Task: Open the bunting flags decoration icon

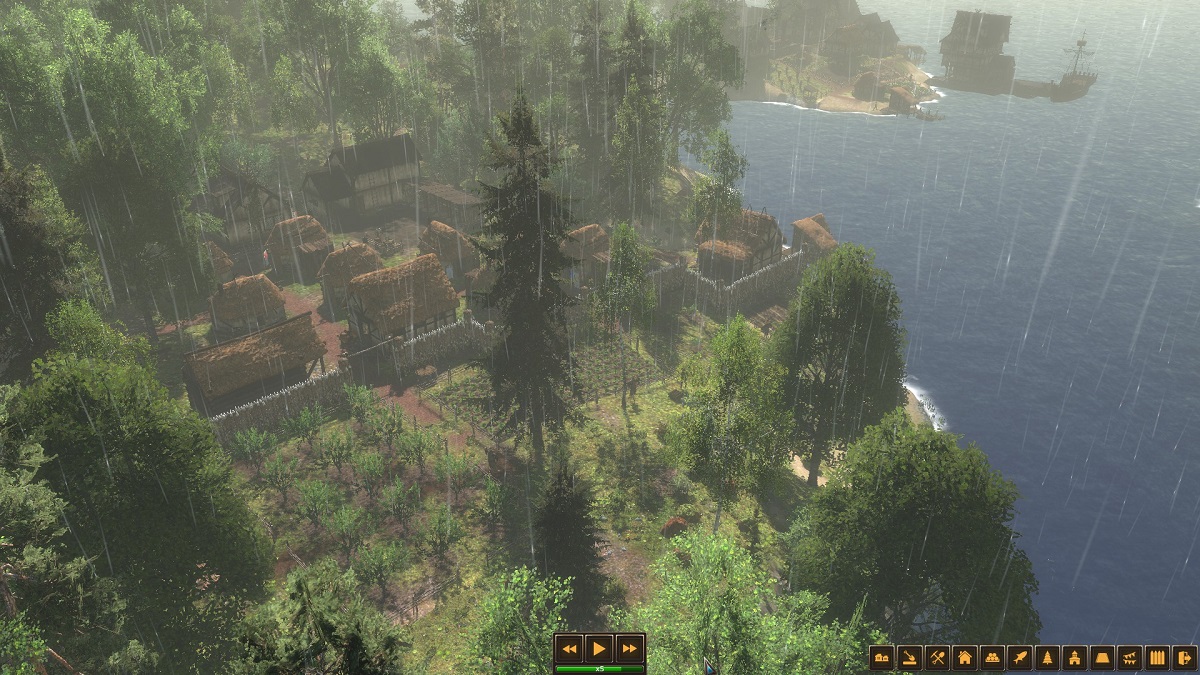Action: click(x=1129, y=657)
